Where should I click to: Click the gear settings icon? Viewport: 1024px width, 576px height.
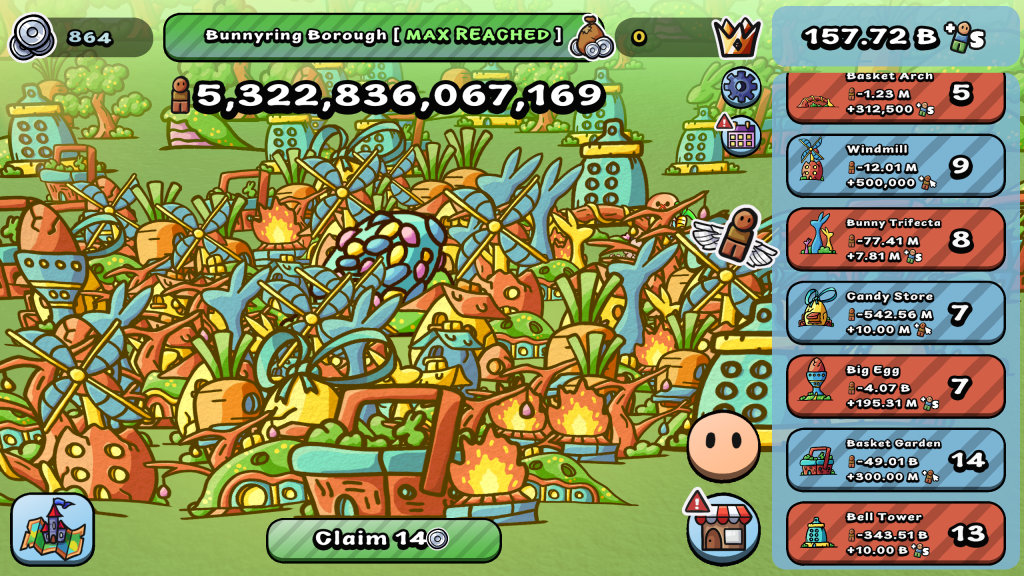(740, 87)
